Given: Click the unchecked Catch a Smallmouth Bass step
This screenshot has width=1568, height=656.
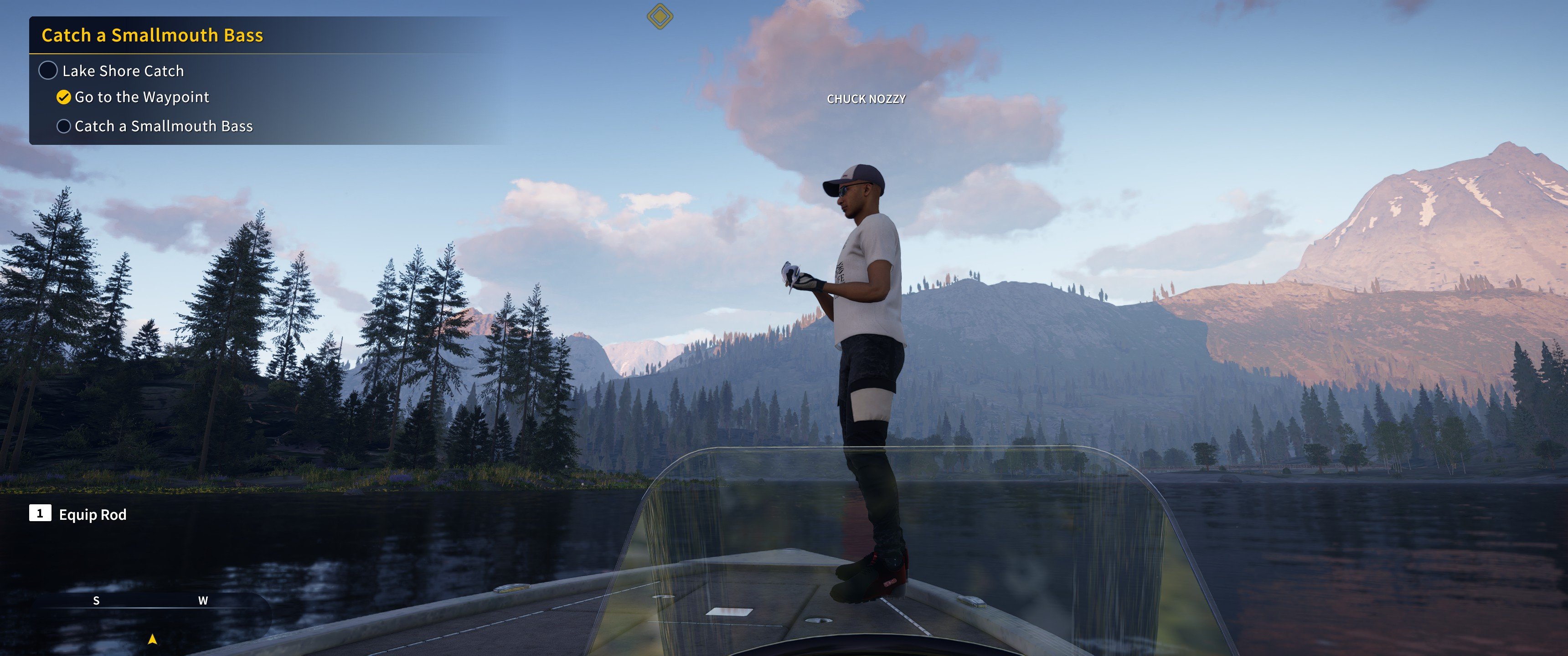Looking at the screenshot, I should tap(163, 127).
